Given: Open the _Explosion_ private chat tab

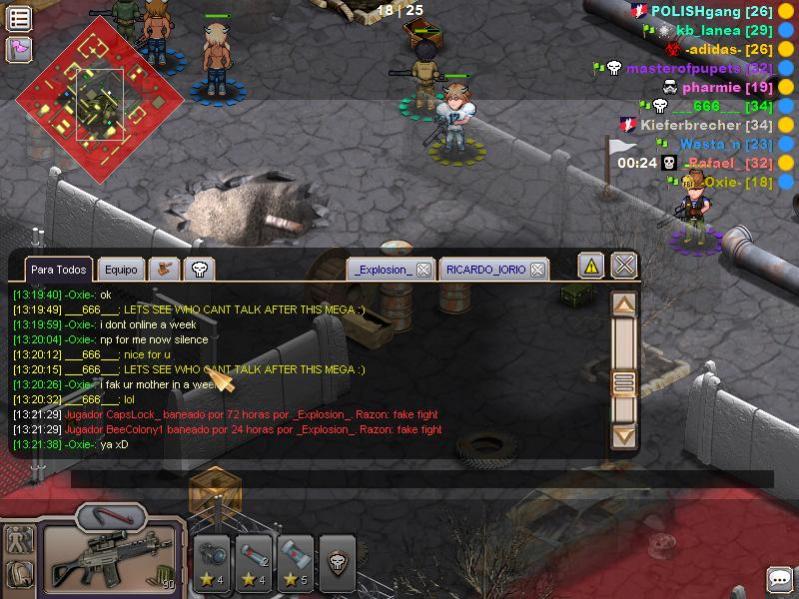Looking at the screenshot, I should pyautogui.click(x=383, y=270).
